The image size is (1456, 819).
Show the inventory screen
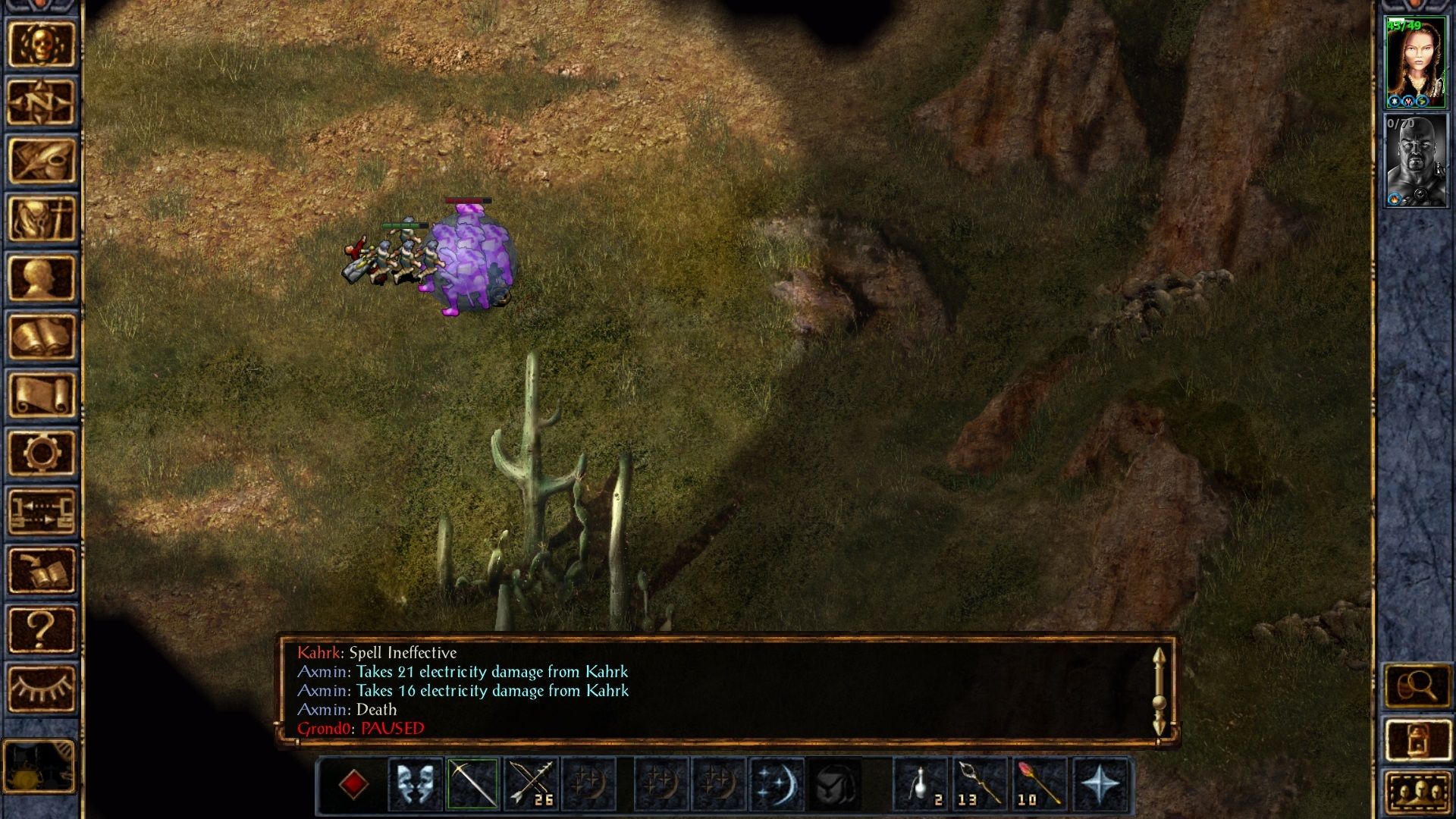click(x=41, y=219)
